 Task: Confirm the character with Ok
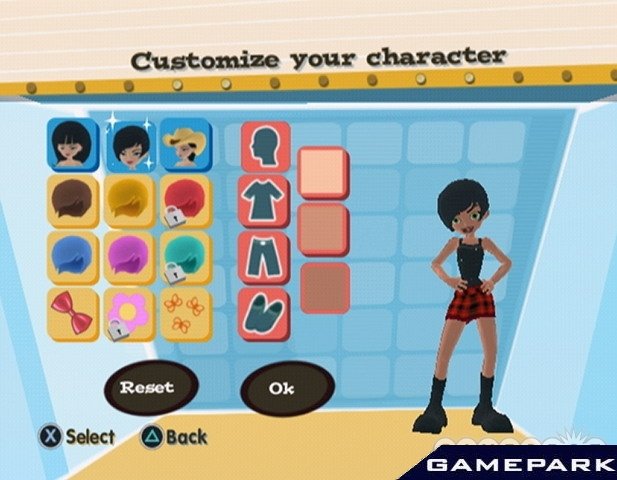(282, 389)
